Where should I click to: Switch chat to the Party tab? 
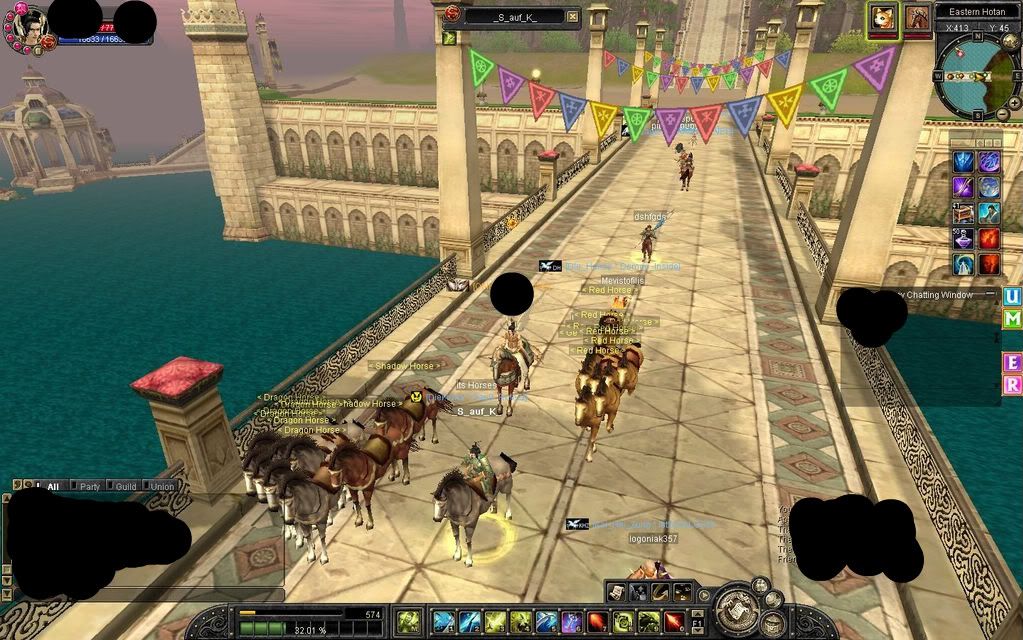[x=91, y=486]
